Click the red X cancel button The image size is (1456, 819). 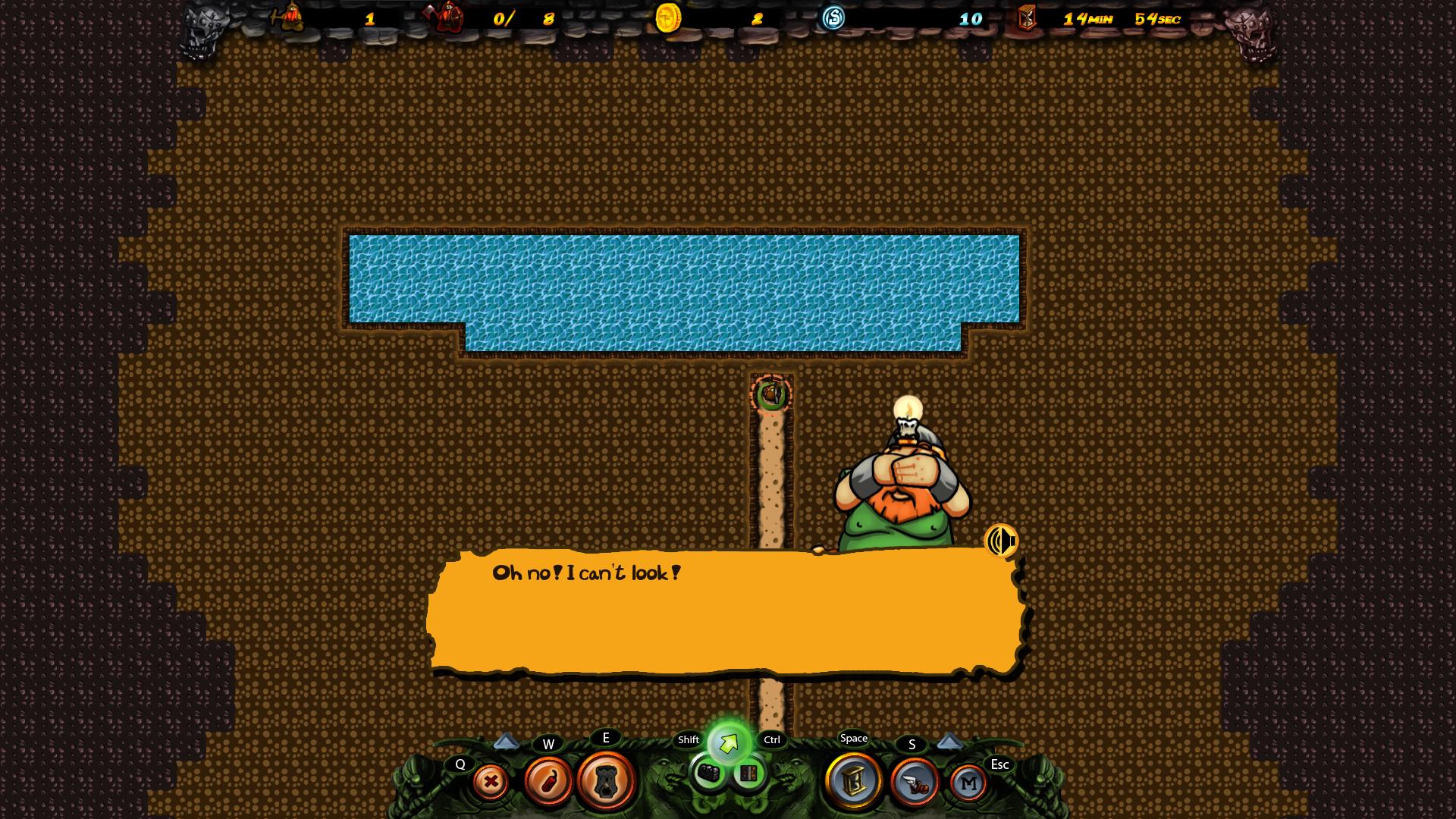pyautogui.click(x=491, y=782)
